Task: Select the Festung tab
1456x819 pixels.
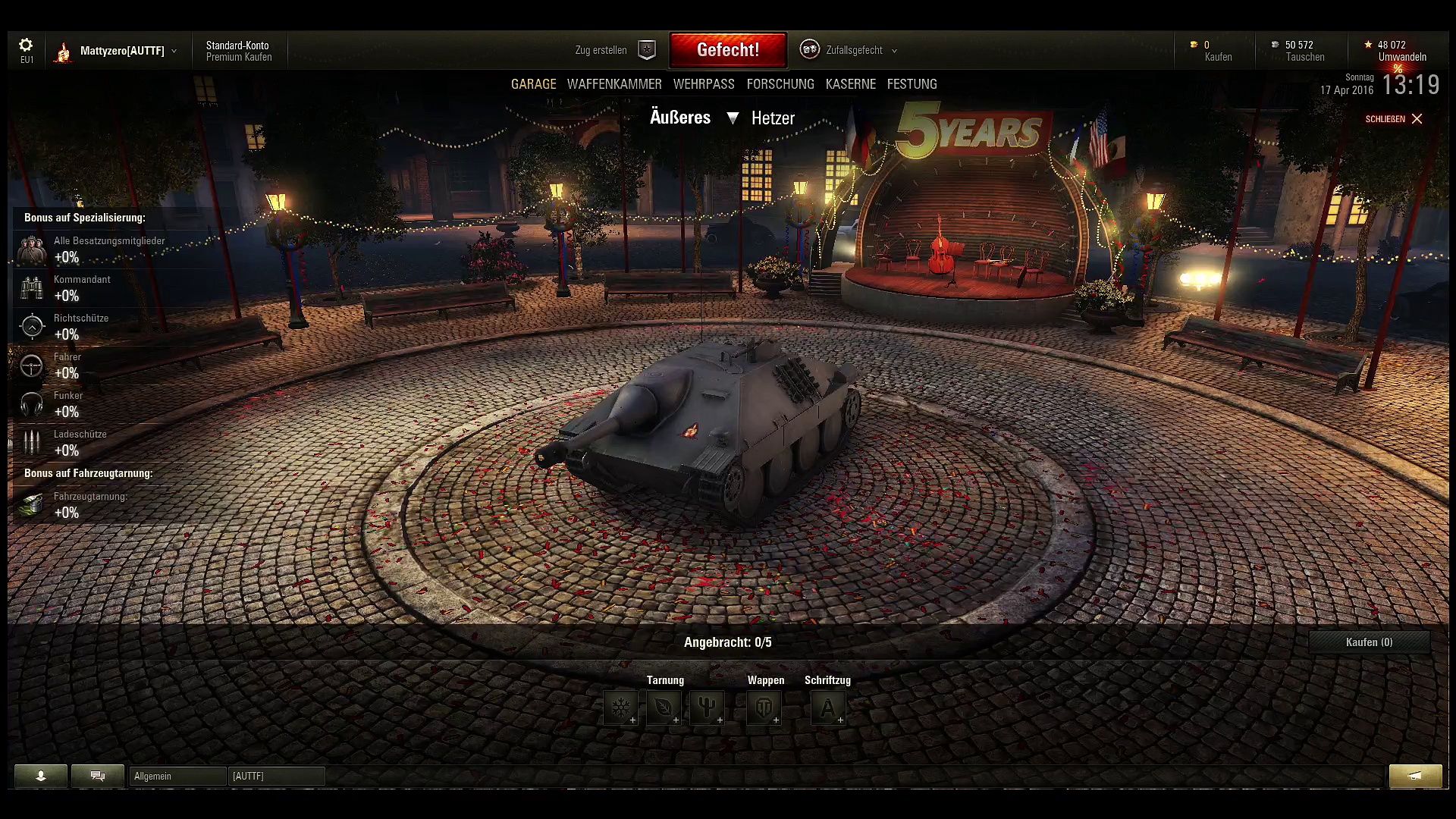Action: (x=912, y=84)
